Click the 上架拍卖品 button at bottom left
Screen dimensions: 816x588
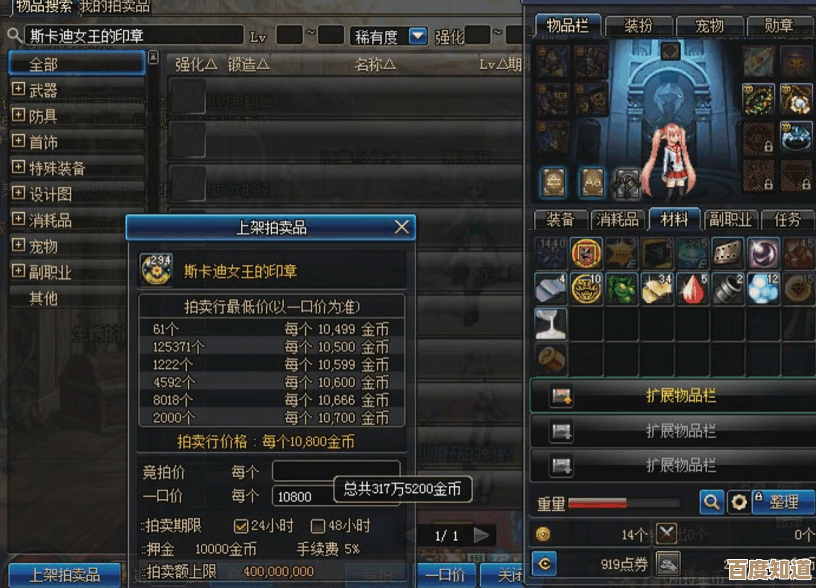(64, 575)
